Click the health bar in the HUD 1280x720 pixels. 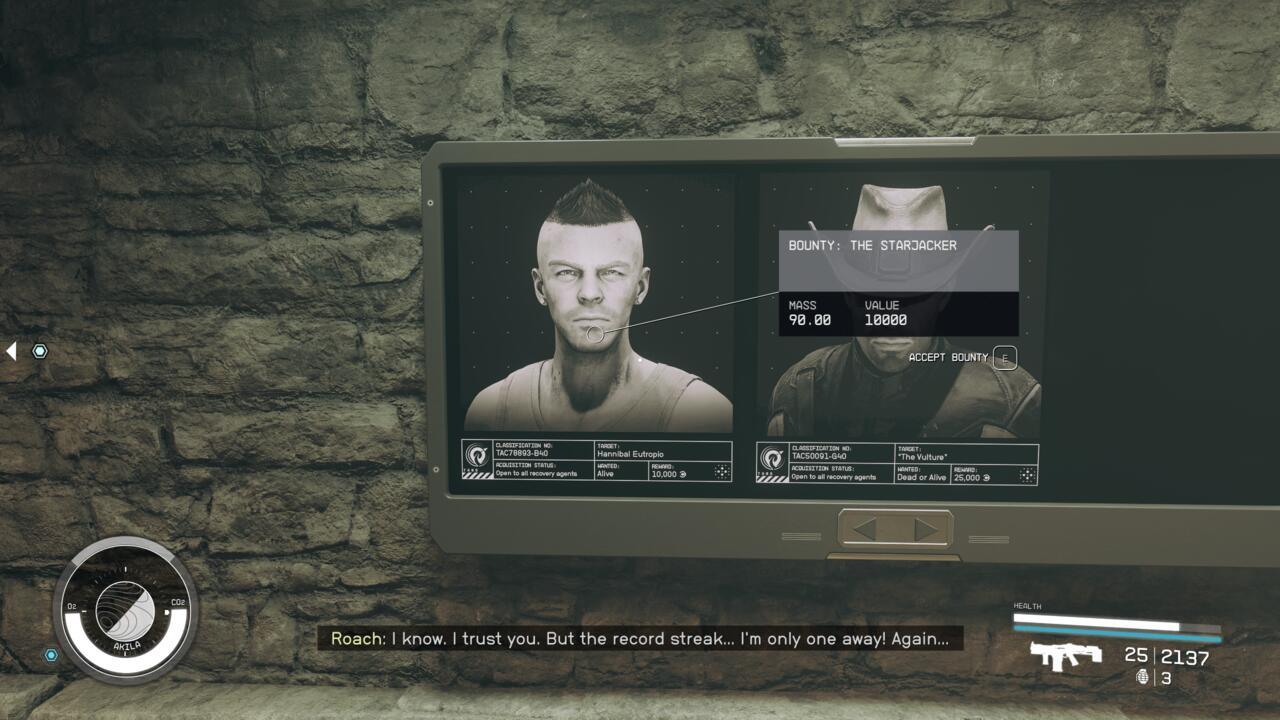[1100, 618]
